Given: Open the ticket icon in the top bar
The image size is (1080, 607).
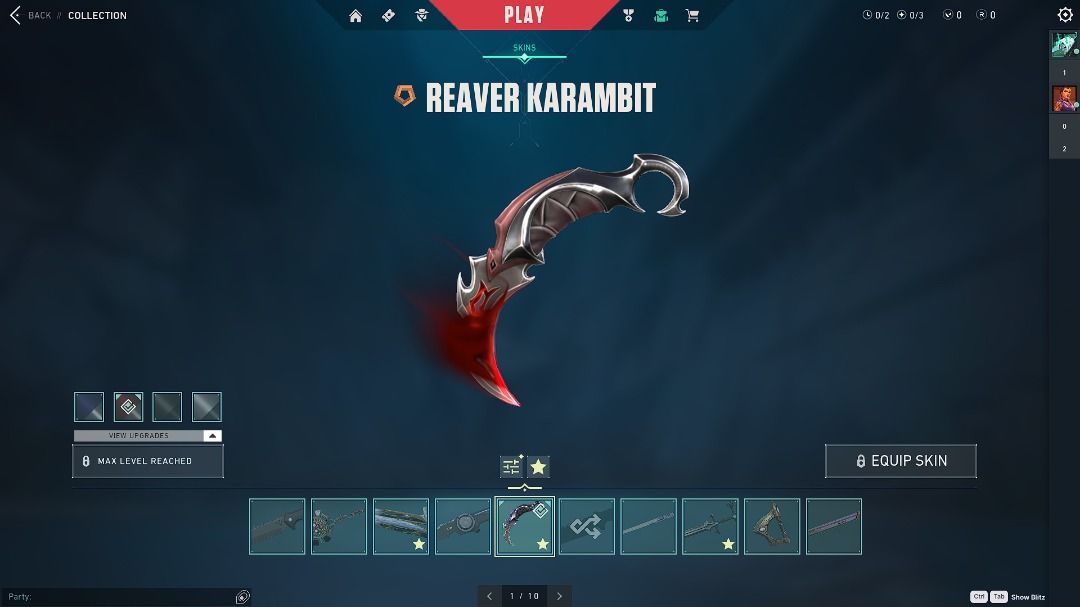Looking at the screenshot, I should coord(388,16).
